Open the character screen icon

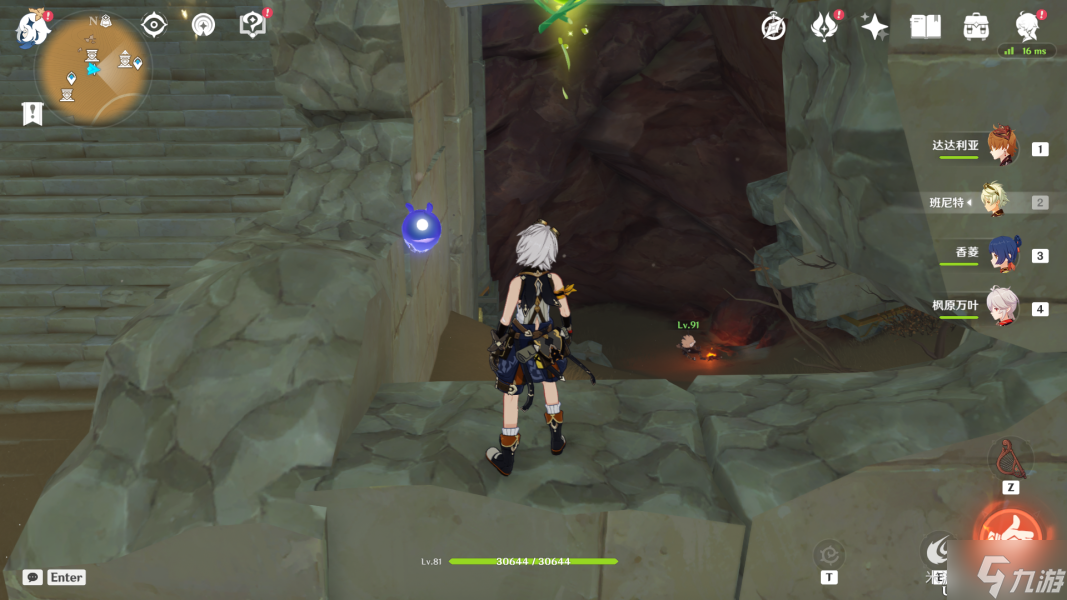click(x=1027, y=26)
